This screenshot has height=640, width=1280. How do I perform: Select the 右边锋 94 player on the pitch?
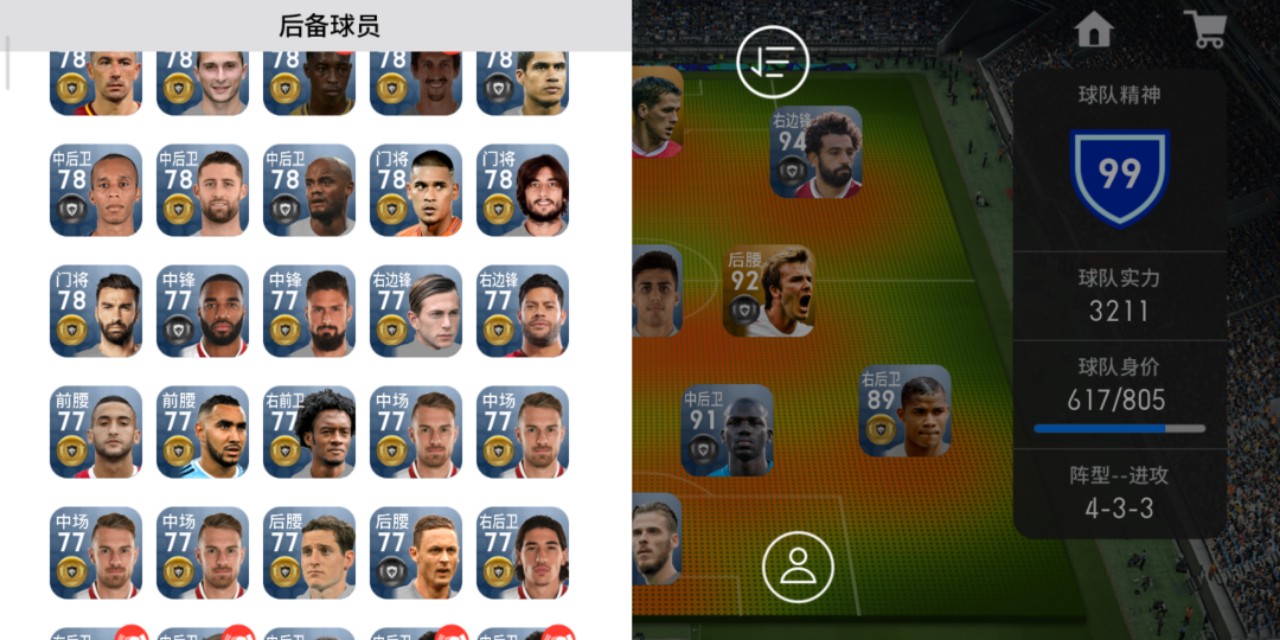816,152
